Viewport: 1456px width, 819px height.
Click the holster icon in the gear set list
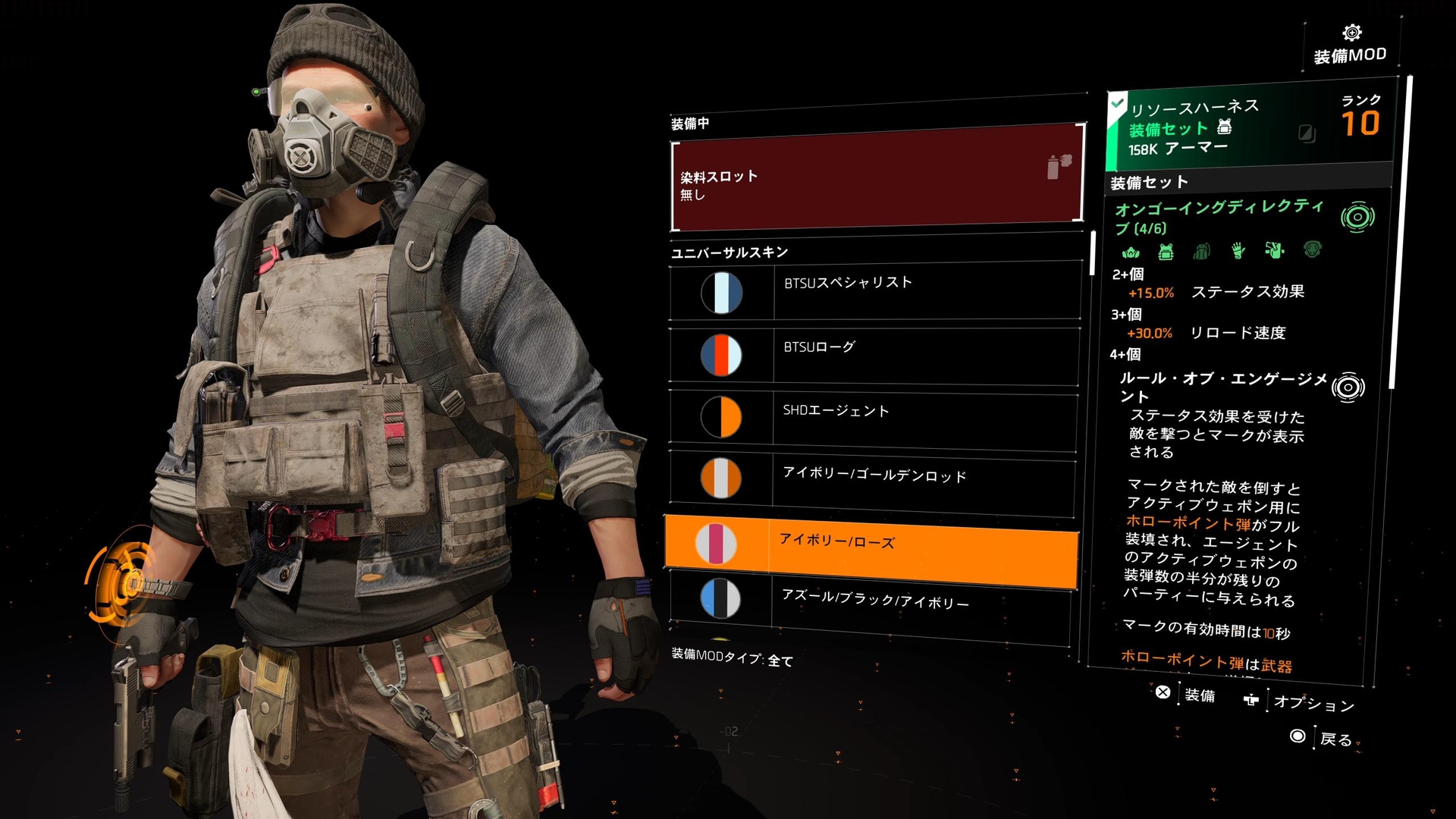point(1276,252)
